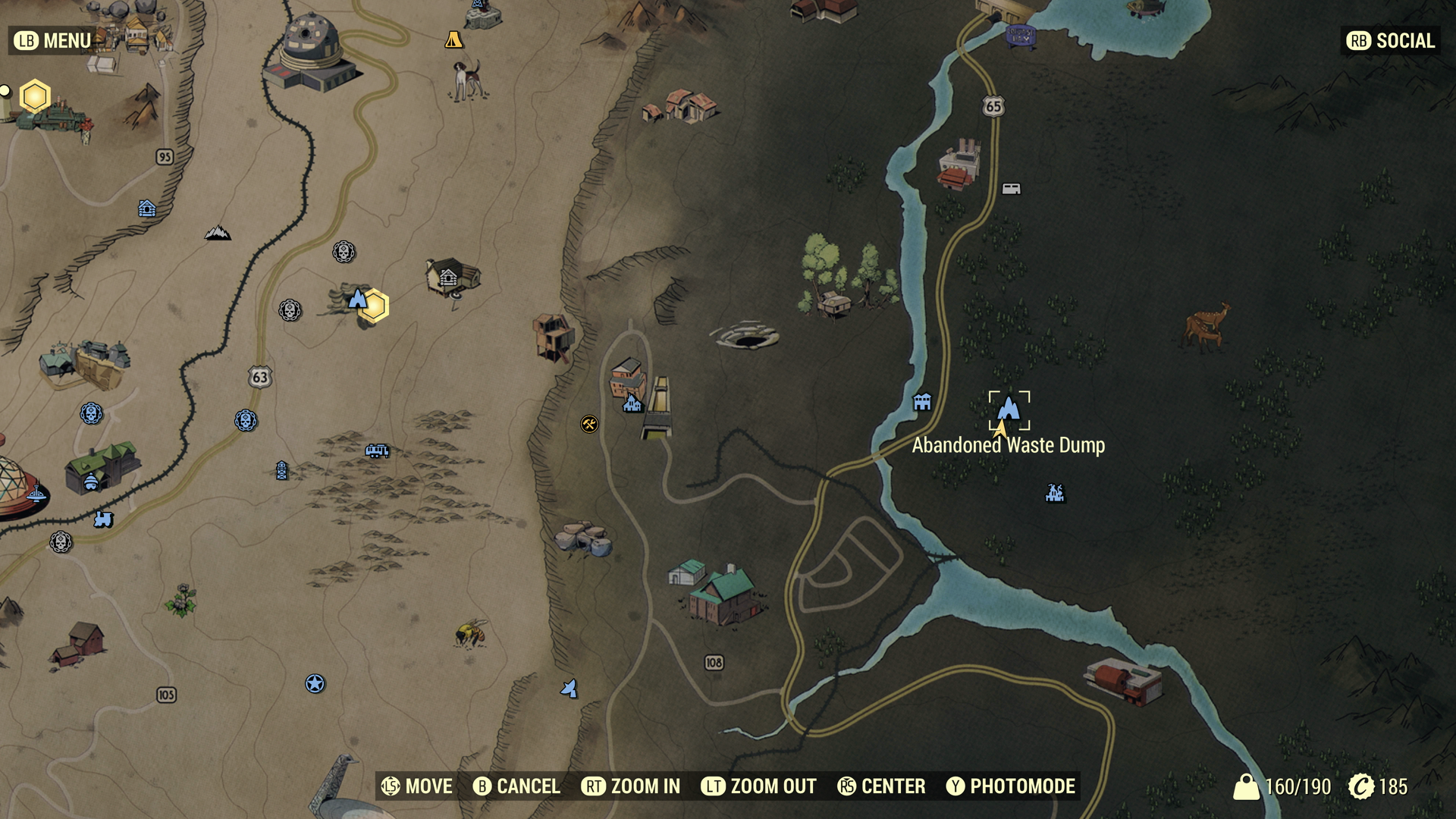Select the dog location marker near the top
The image size is (1456, 819).
click(x=466, y=80)
